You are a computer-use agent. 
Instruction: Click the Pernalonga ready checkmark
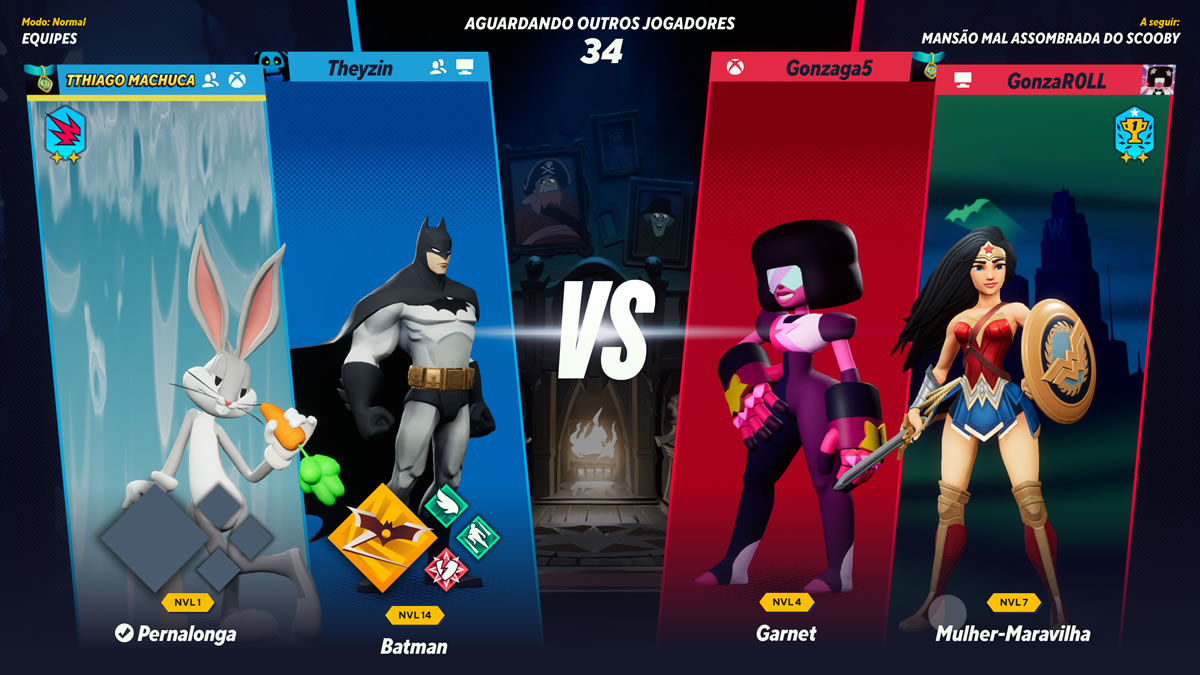[x=124, y=633]
